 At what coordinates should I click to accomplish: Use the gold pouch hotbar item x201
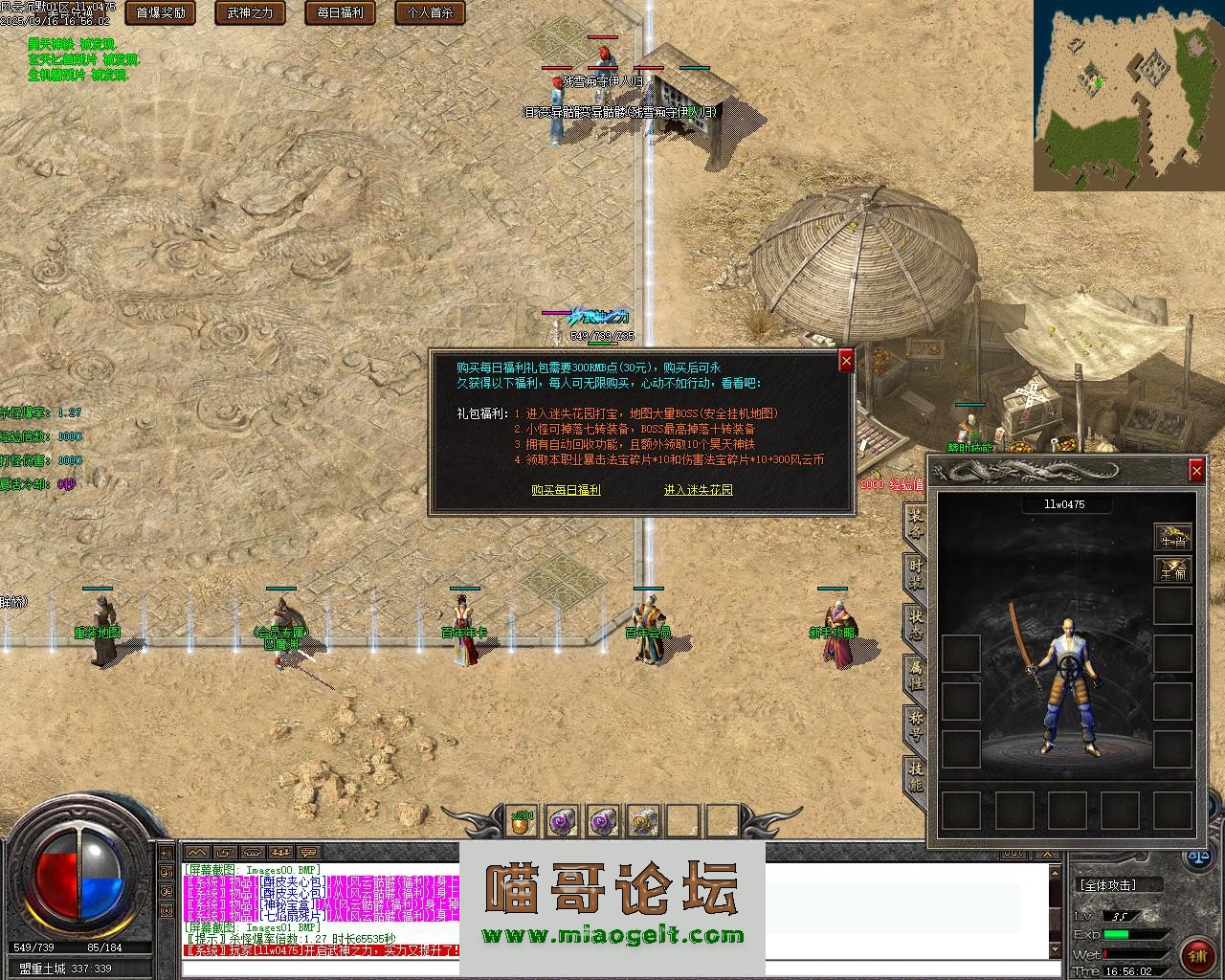[x=522, y=820]
